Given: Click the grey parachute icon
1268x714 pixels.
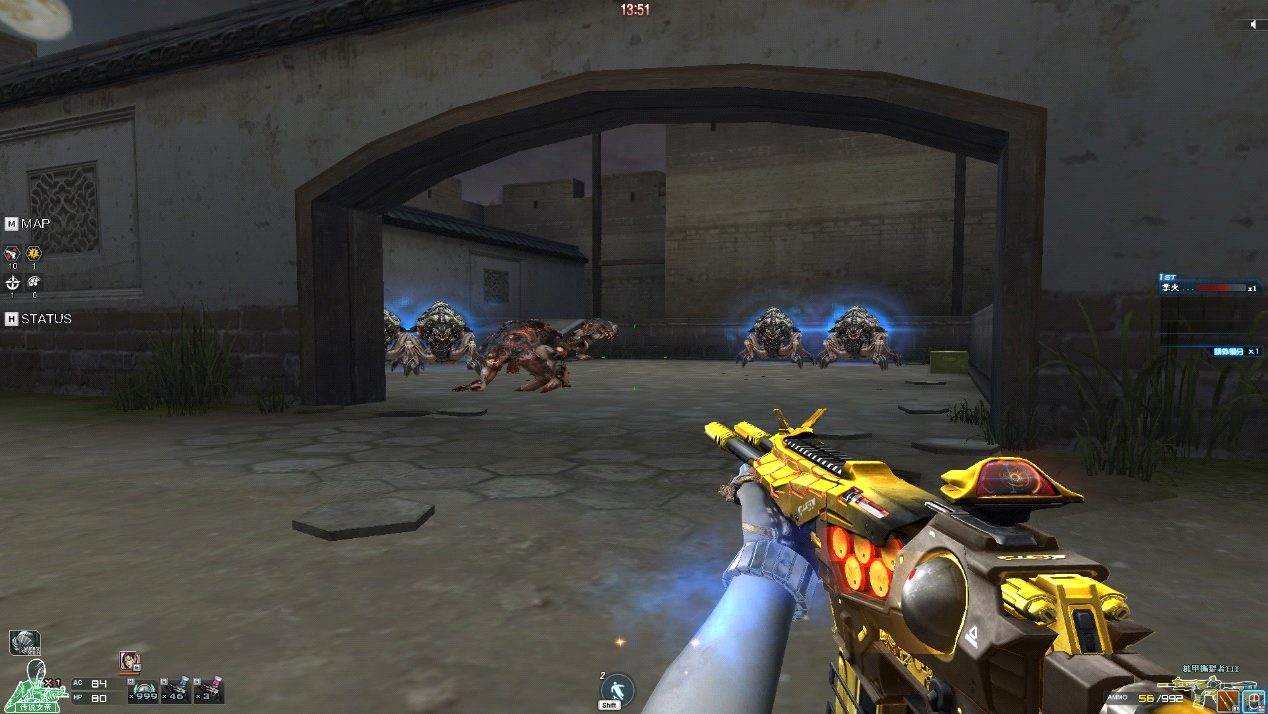Looking at the screenshot, I should tap(24, 641).
